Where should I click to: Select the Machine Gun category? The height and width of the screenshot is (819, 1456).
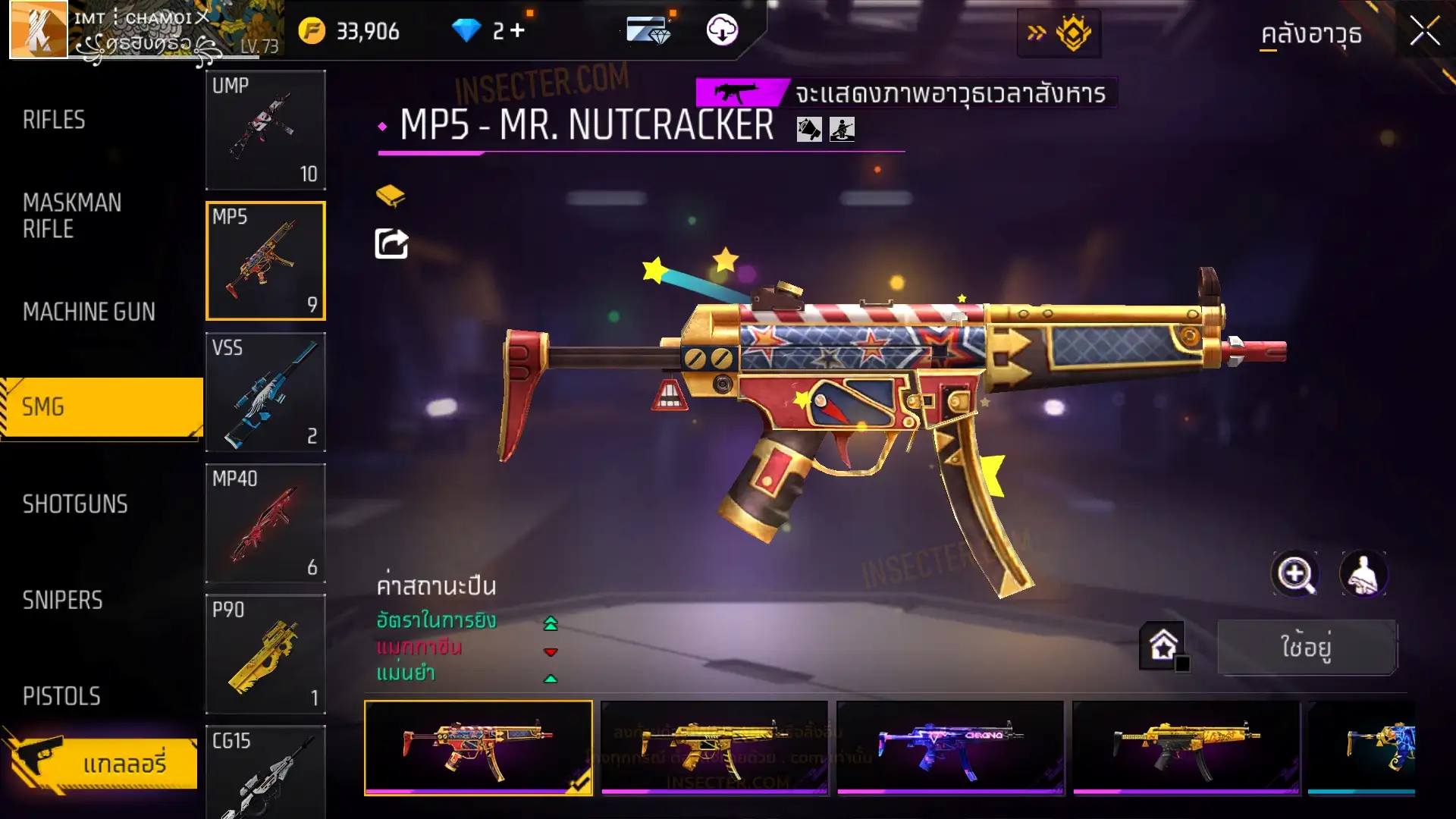click(89, 312)
